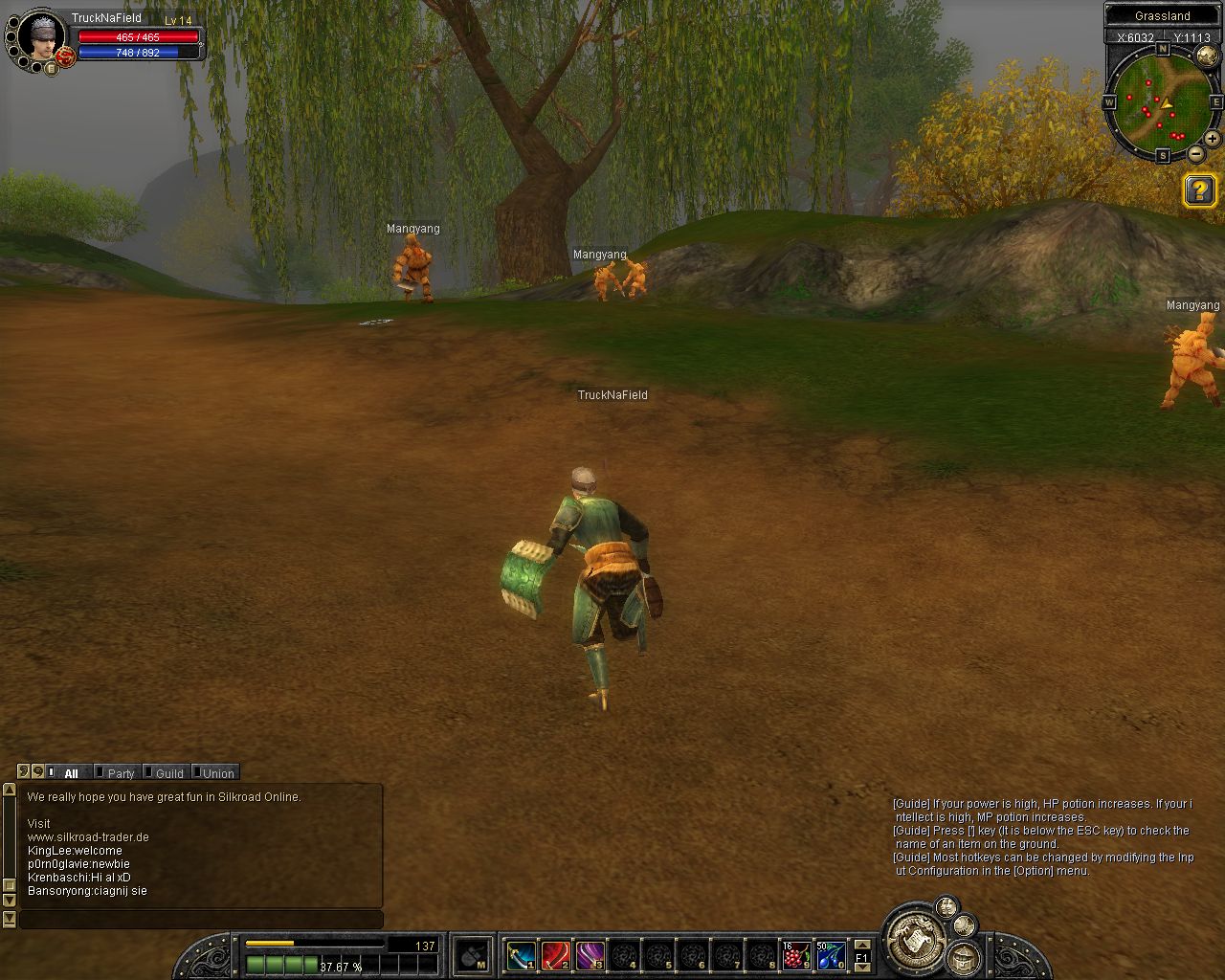1225x980 pixels.
Task: Click the chat message input field
Action: tap(201, 920)
